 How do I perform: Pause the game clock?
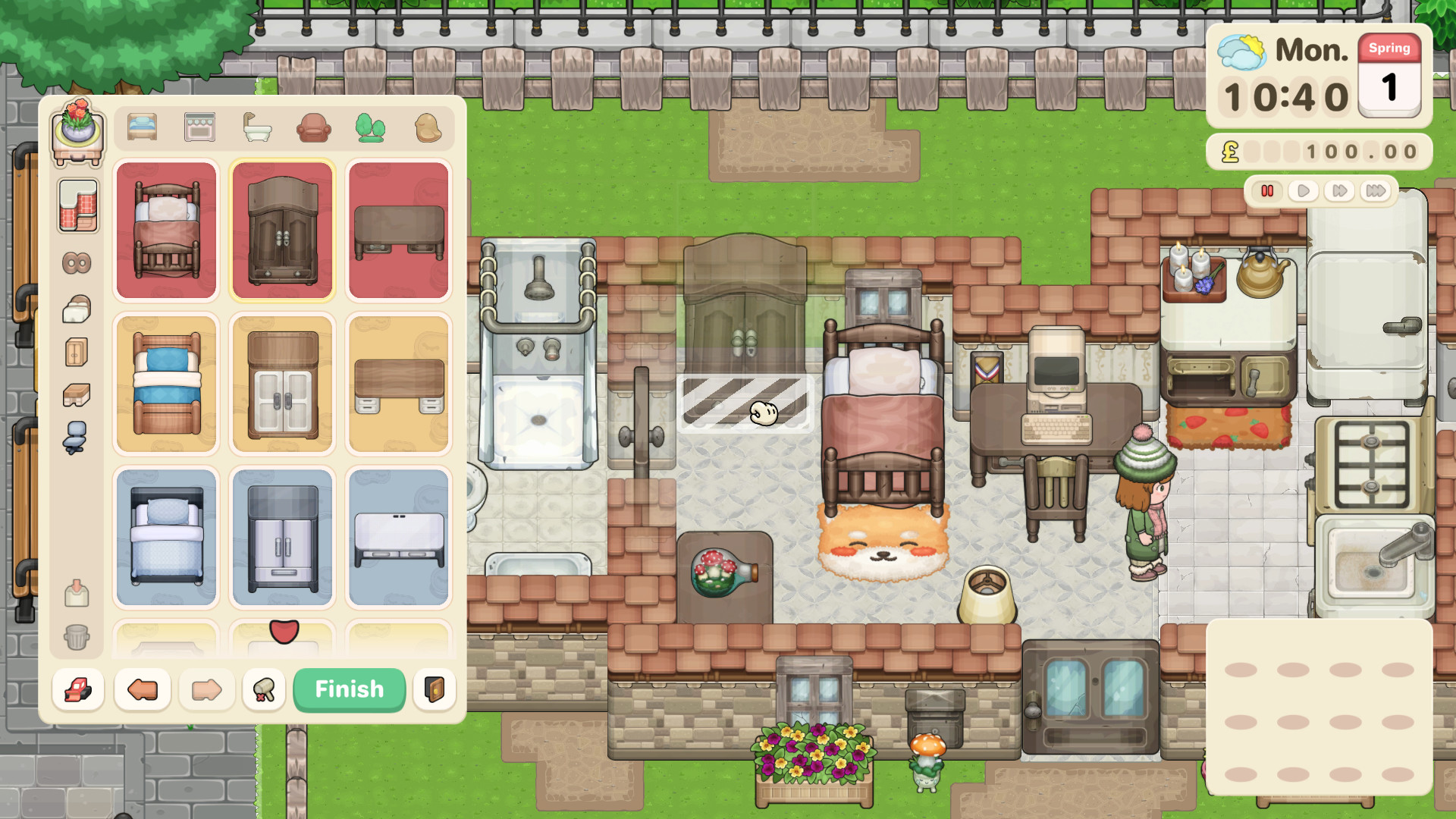coord(1267,191)
